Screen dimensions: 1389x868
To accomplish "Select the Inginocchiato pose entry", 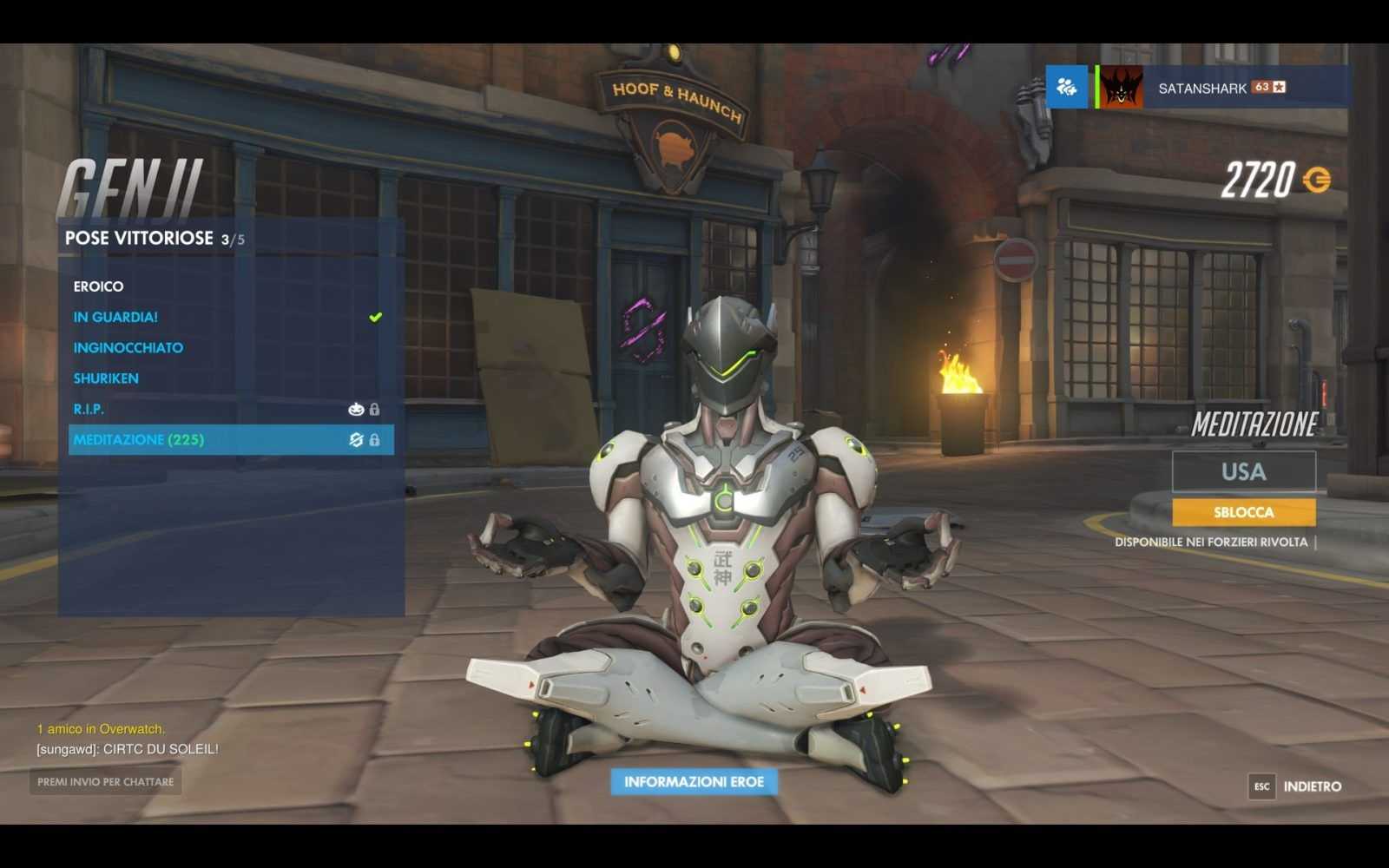I will point(128,347).
